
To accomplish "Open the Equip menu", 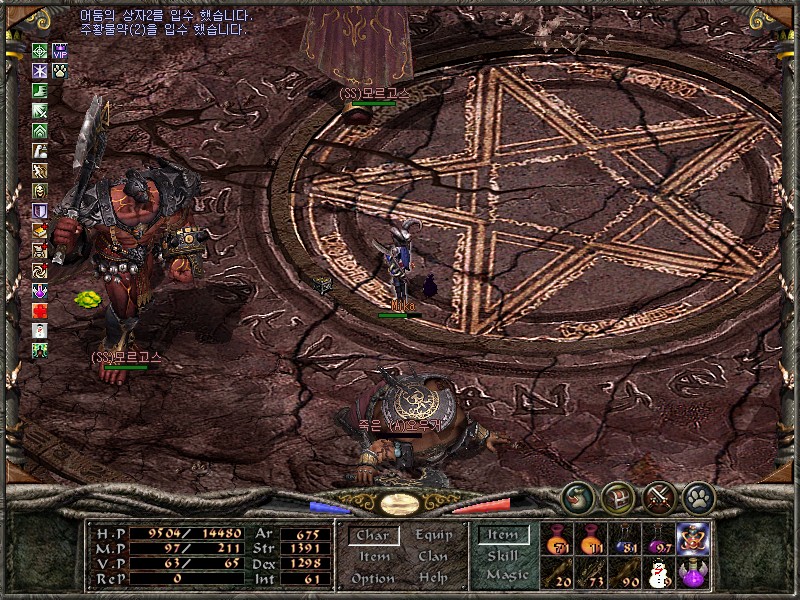I will tap(432, 535).
